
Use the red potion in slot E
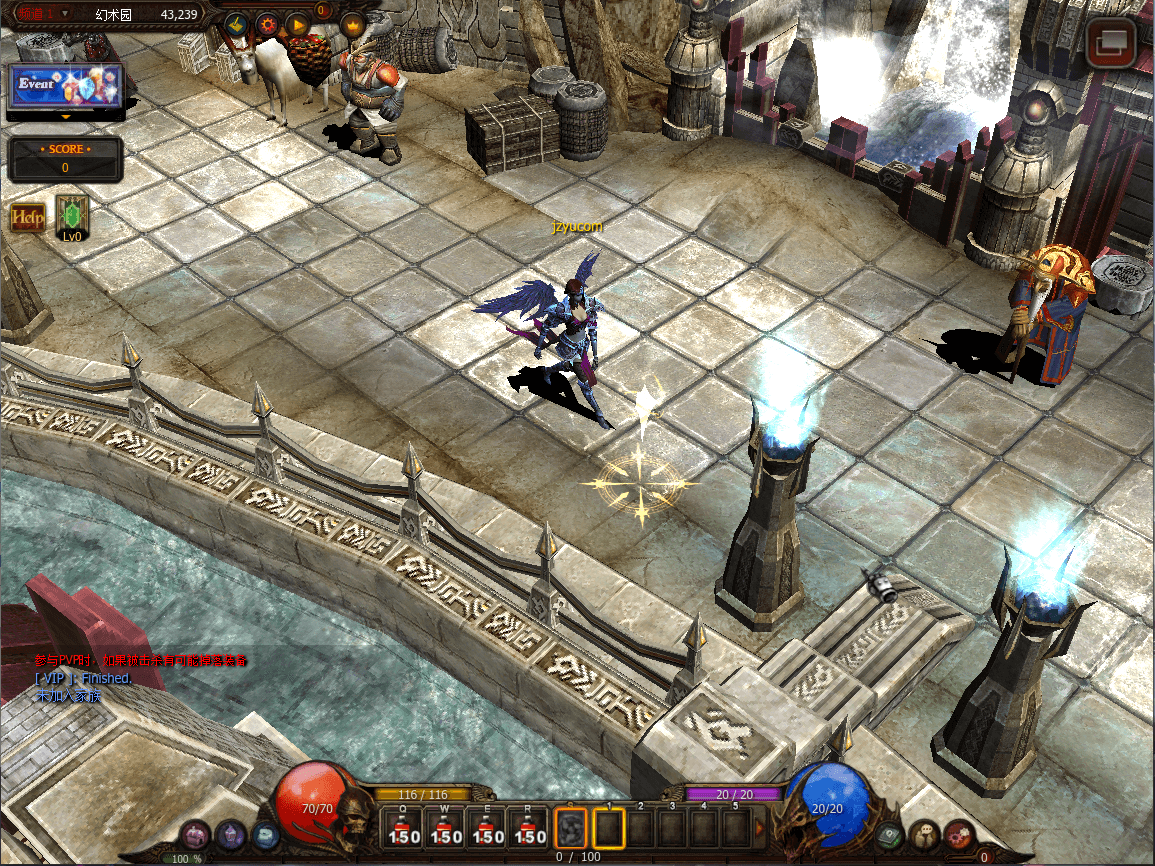point(487,828)
